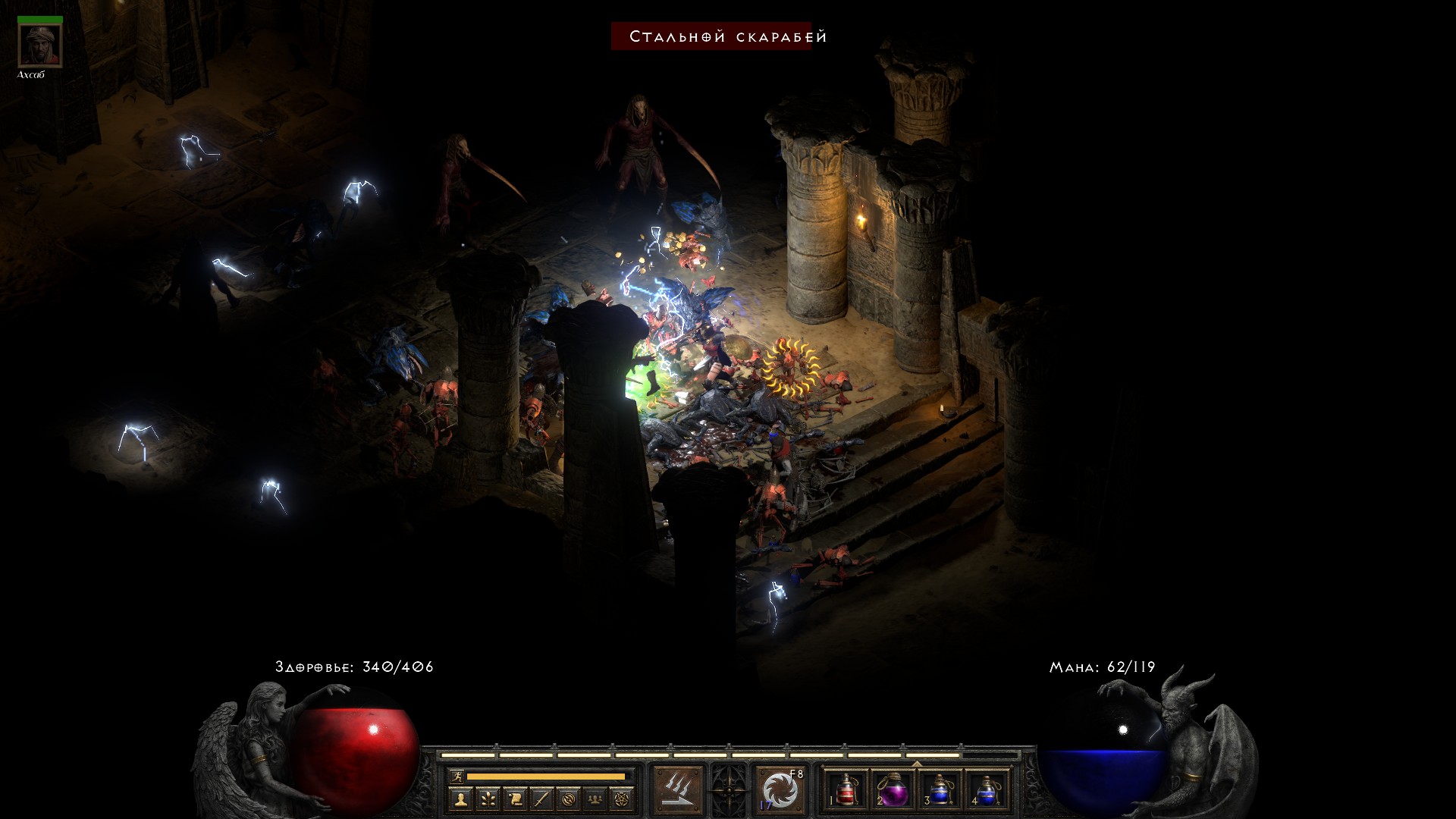Select the mercenary portrait Ахсаб
Viewport: 1456px width, 819px height.
pos(39,45)
